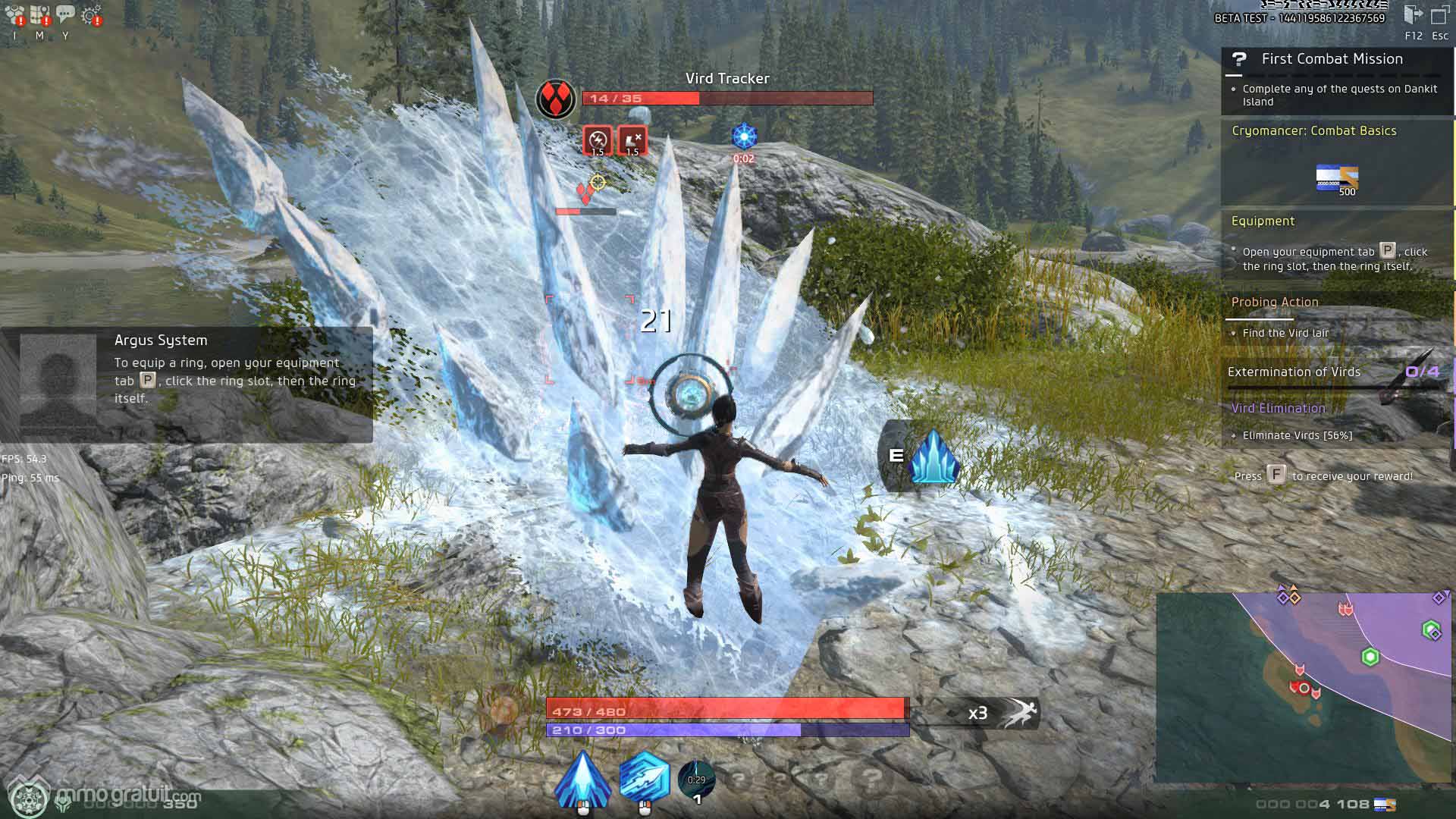The width and height of the screenshot is (1456, 819).
Task: Open the Cryomancer: Combat Basics entry
Action: [1313, 131]
